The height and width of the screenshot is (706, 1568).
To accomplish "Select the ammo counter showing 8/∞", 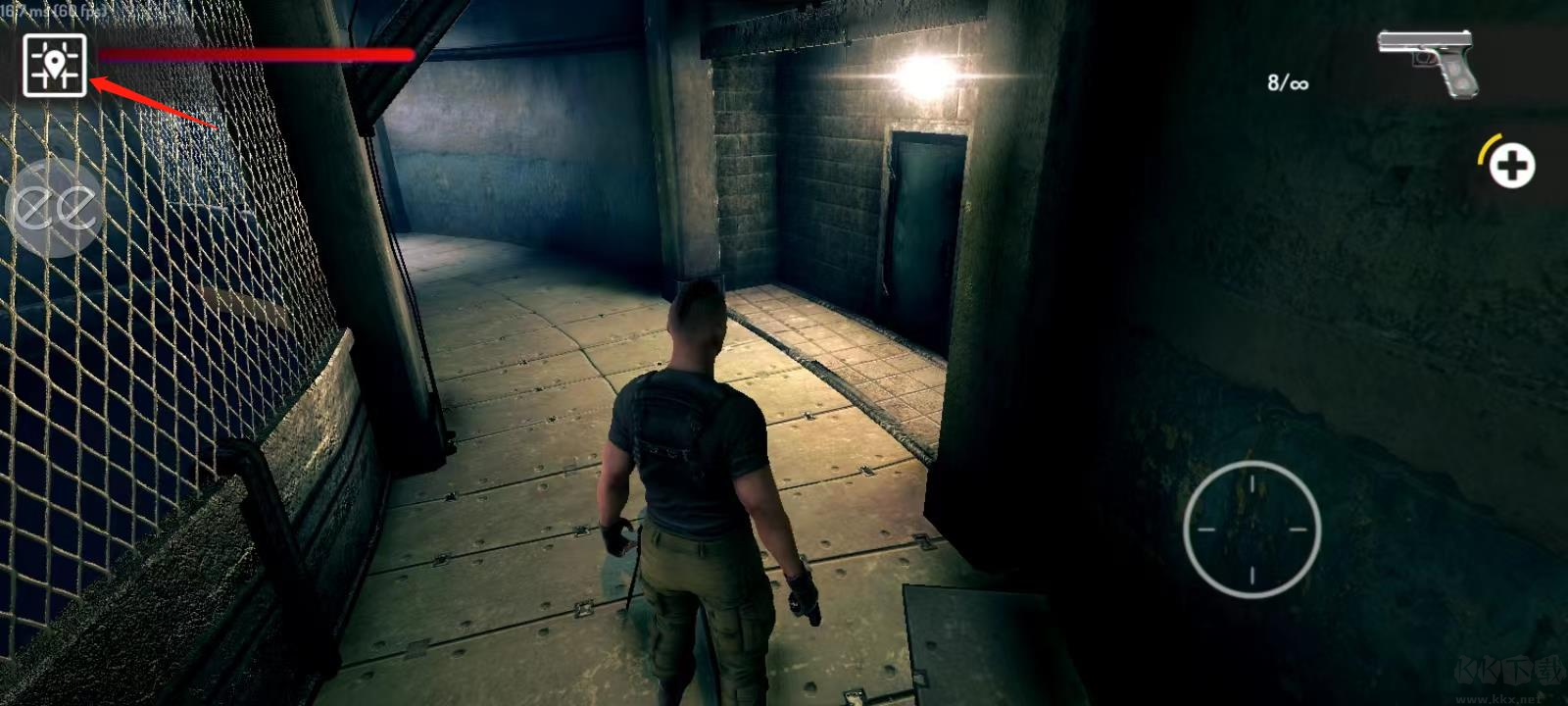I will (x=1285, y=83).
